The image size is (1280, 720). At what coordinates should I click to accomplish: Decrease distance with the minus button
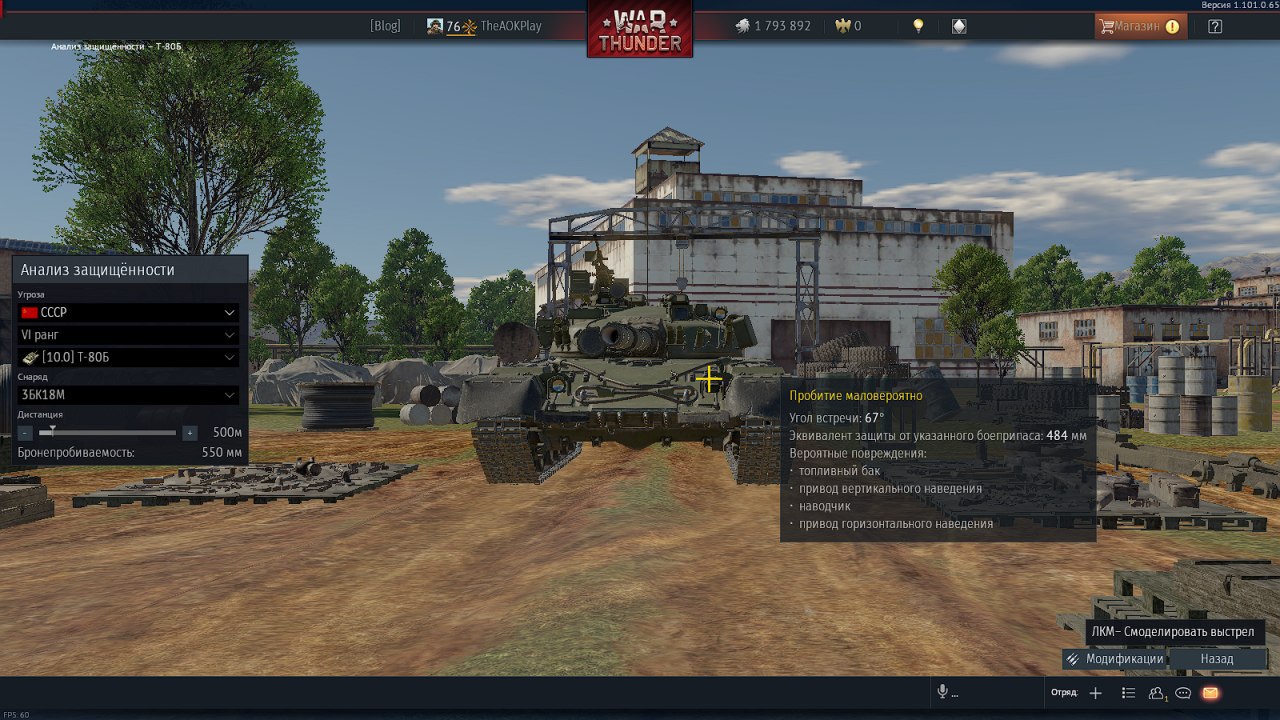click(25, 433)
